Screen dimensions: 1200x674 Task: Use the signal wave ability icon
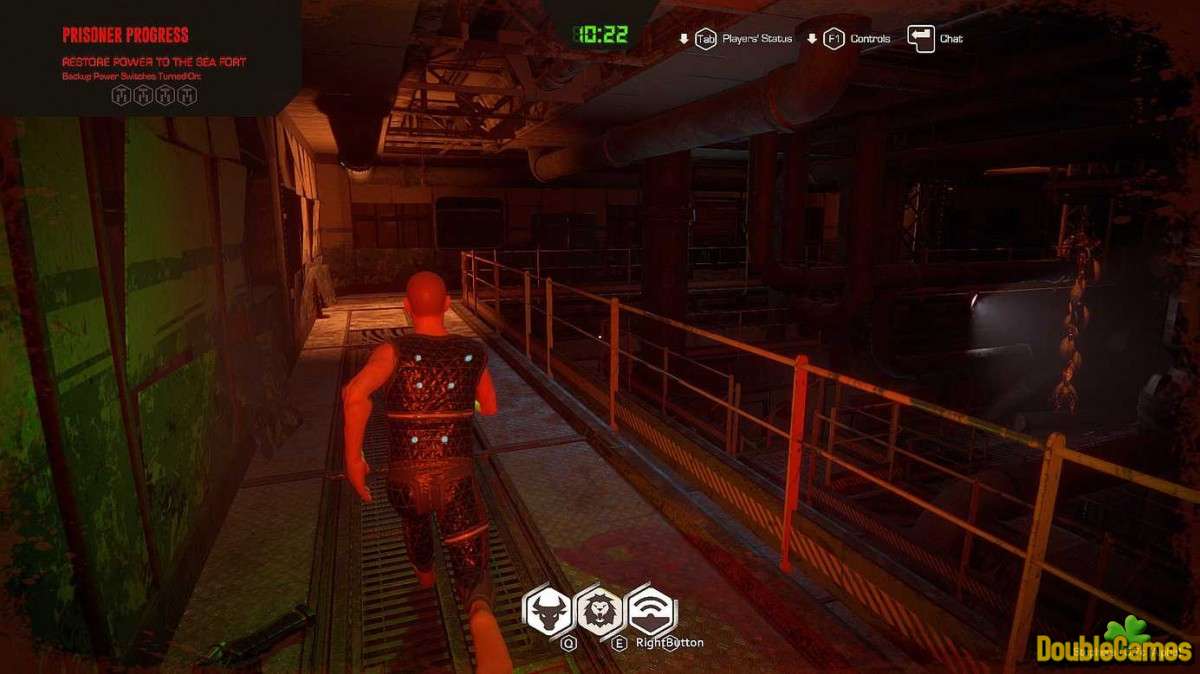pos(652,610)
